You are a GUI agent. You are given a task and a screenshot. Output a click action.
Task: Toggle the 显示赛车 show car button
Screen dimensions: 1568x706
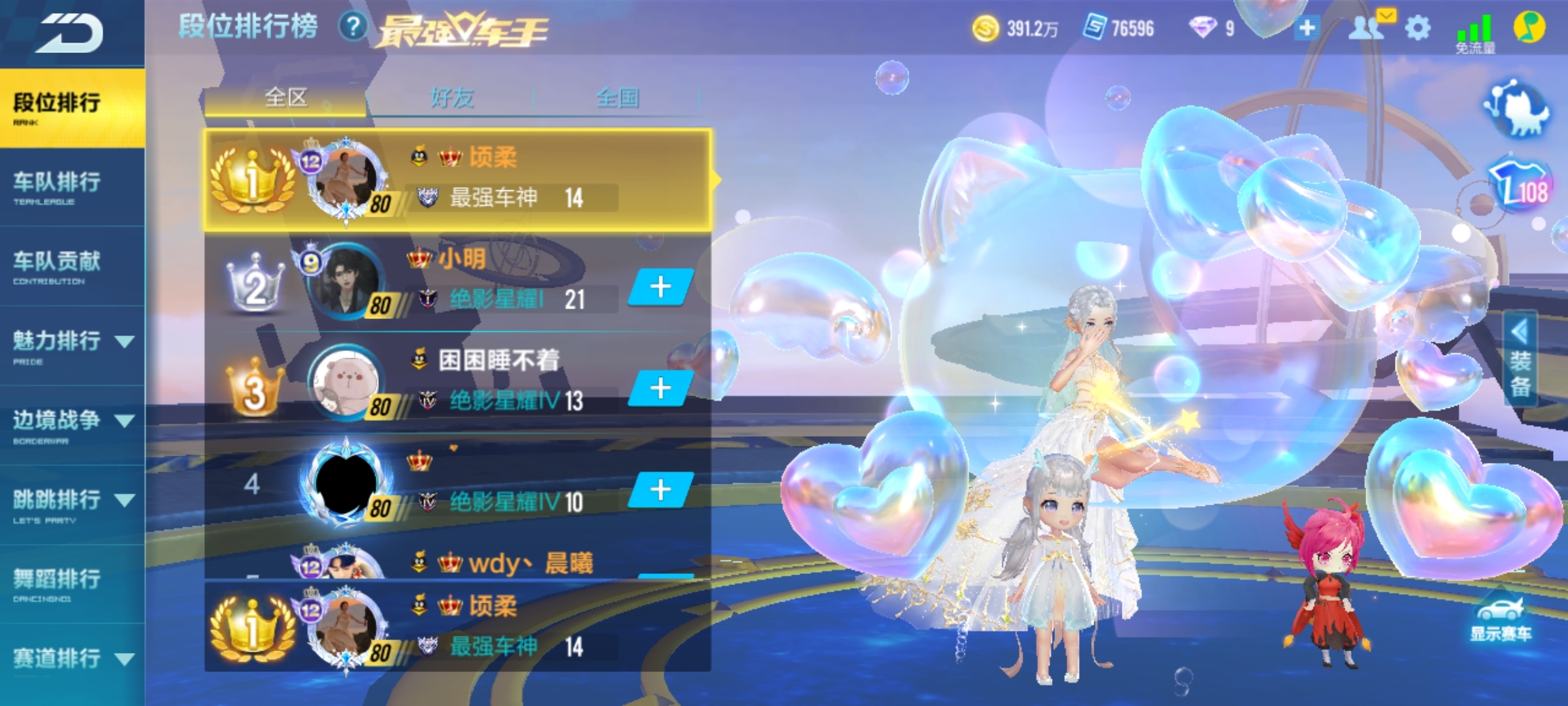(x=1500, y=621)
